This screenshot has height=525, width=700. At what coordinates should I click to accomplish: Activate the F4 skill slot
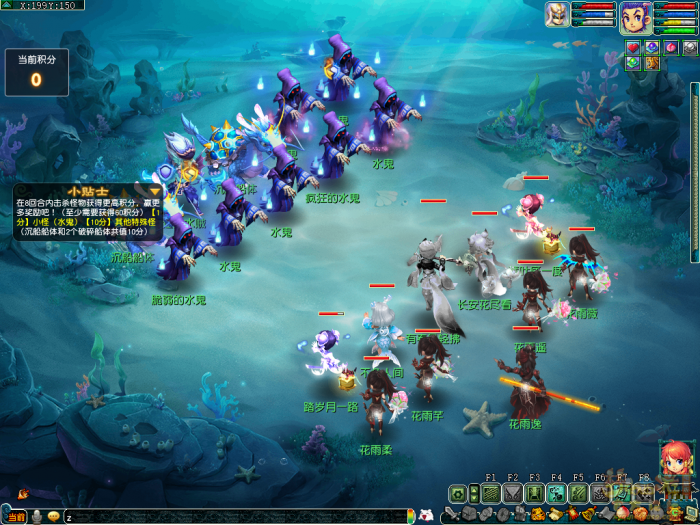[556, 493]
